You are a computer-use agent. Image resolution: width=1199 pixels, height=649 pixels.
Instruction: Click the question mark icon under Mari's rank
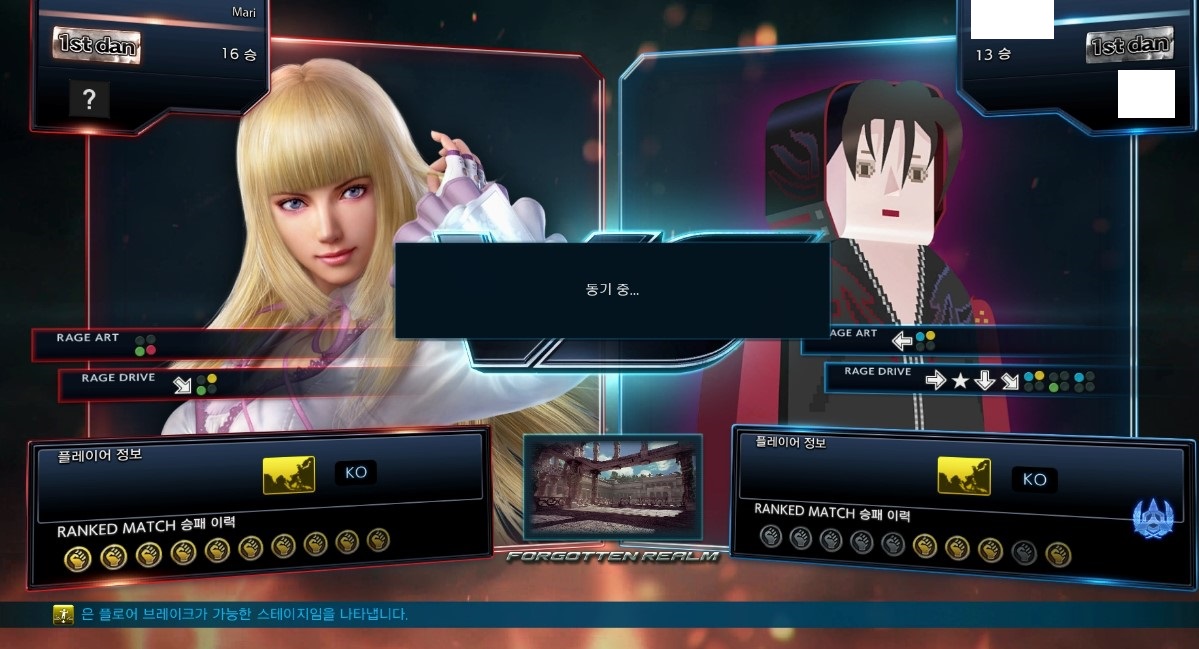tap(89, 98)
